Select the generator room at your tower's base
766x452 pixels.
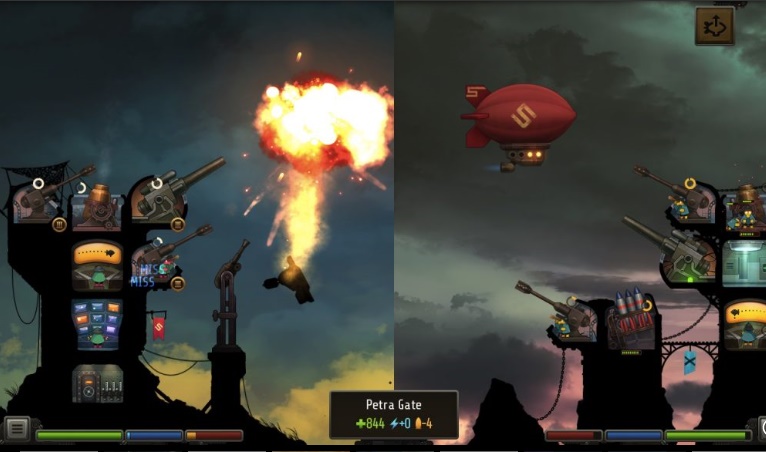click(97, 383)
